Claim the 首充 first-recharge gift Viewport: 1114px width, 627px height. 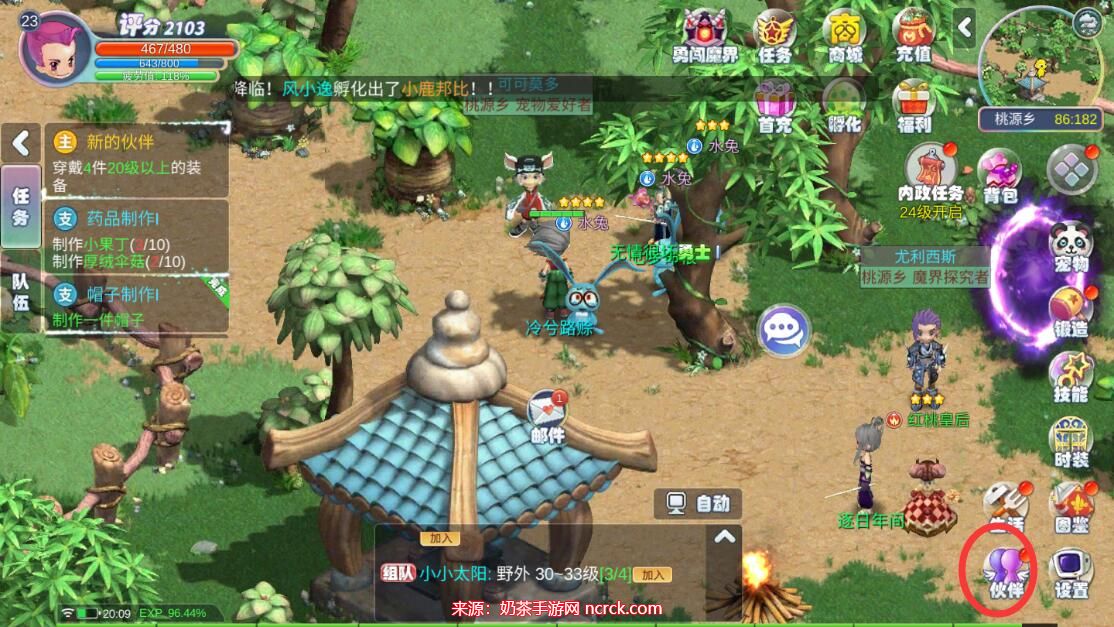coord(775,104)
